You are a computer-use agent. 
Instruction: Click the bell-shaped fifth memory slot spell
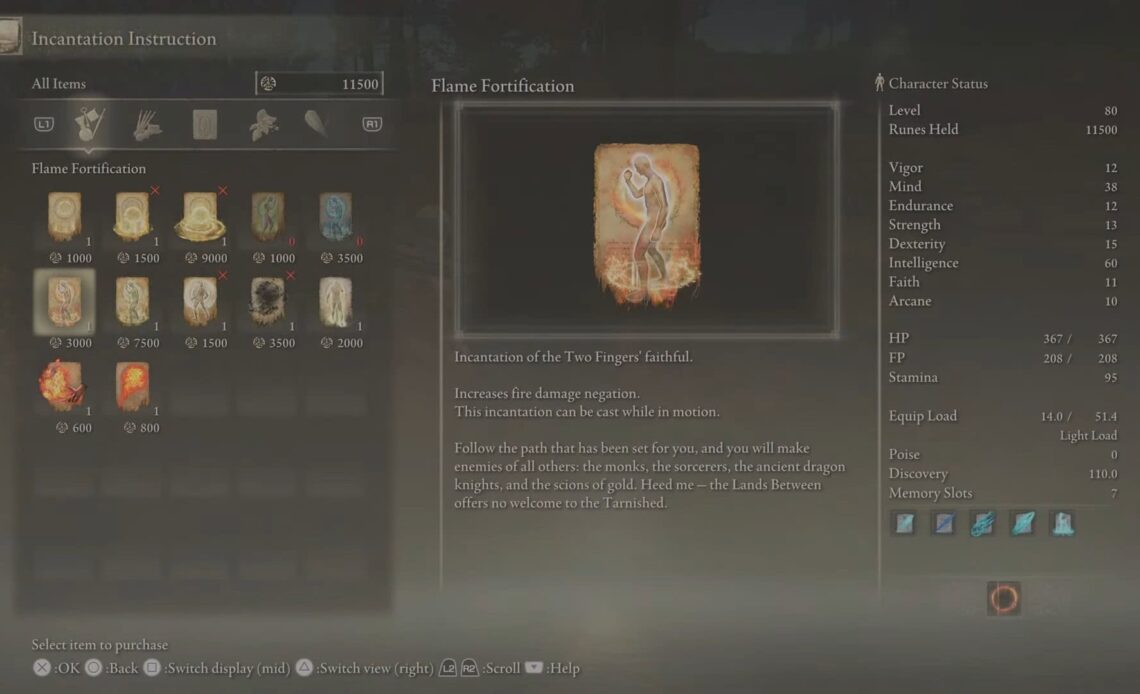click(1061, 523)
